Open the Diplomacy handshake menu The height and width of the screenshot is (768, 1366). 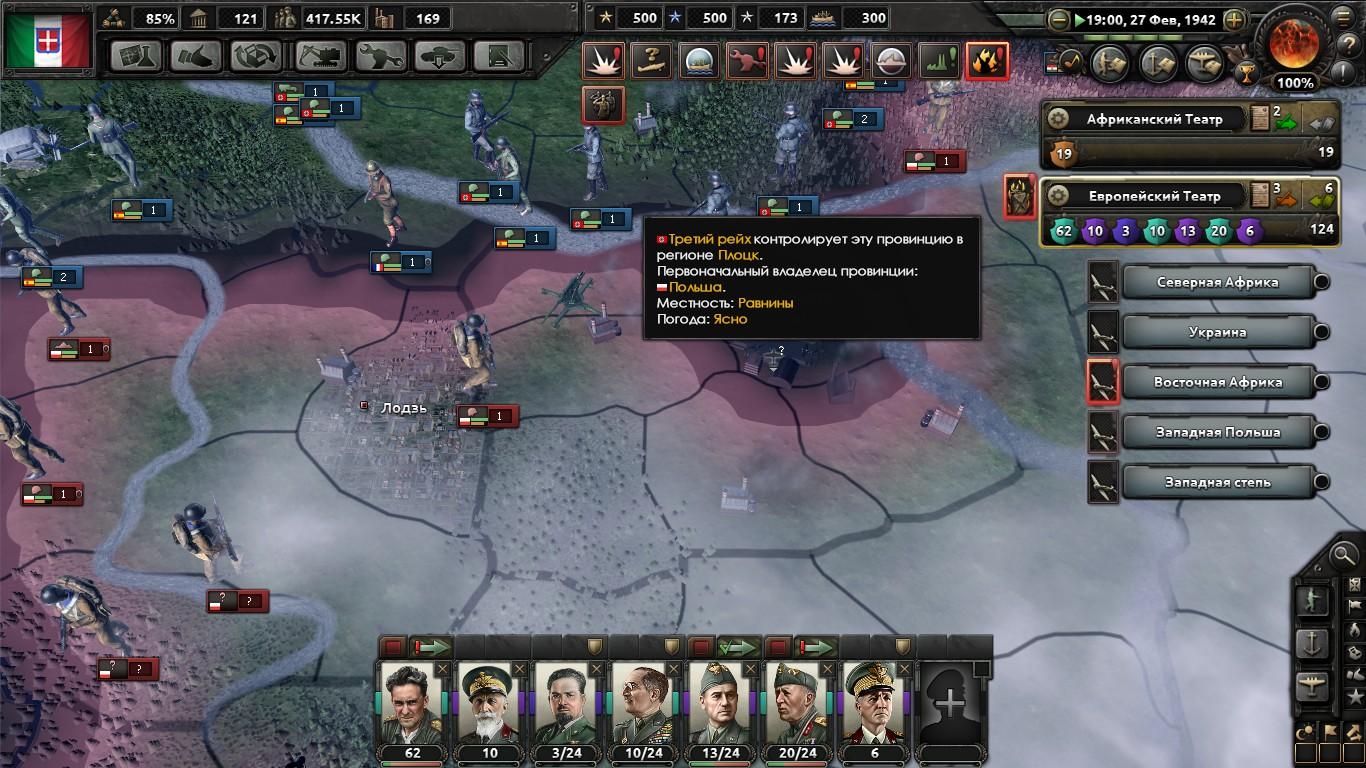196,56
